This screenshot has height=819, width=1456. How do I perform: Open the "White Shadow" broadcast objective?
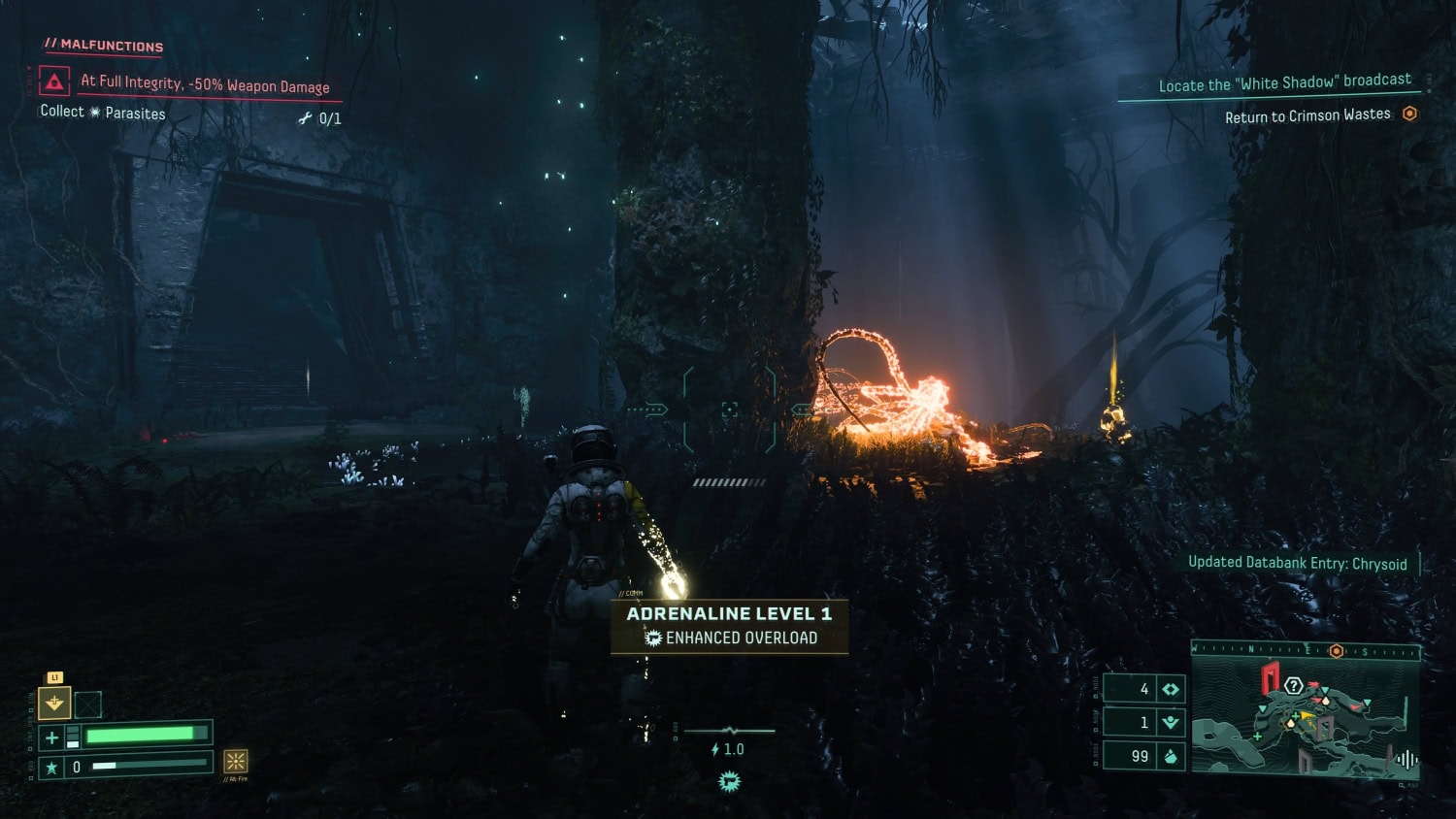(1284, 83)
